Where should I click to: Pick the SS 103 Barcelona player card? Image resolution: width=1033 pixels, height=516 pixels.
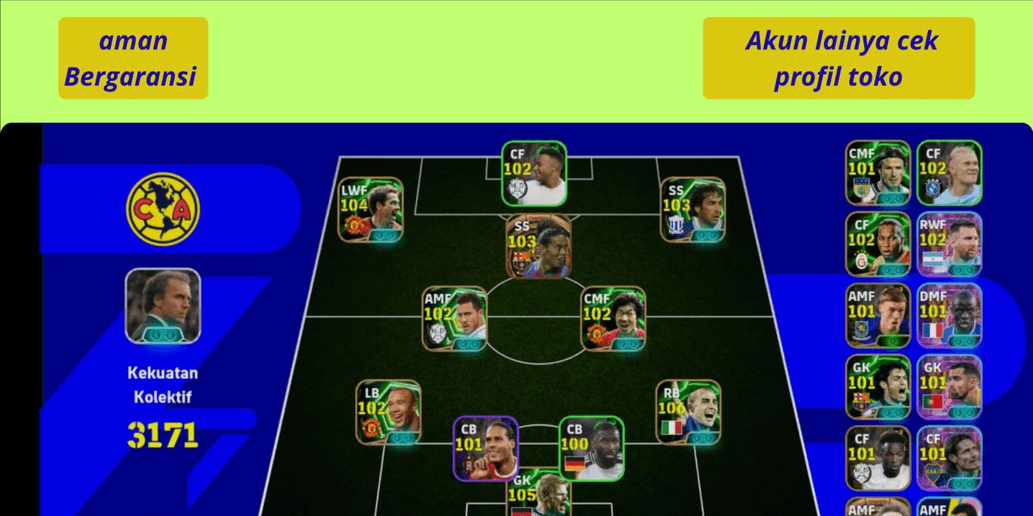pyautogui.click(x=539, y=246)
